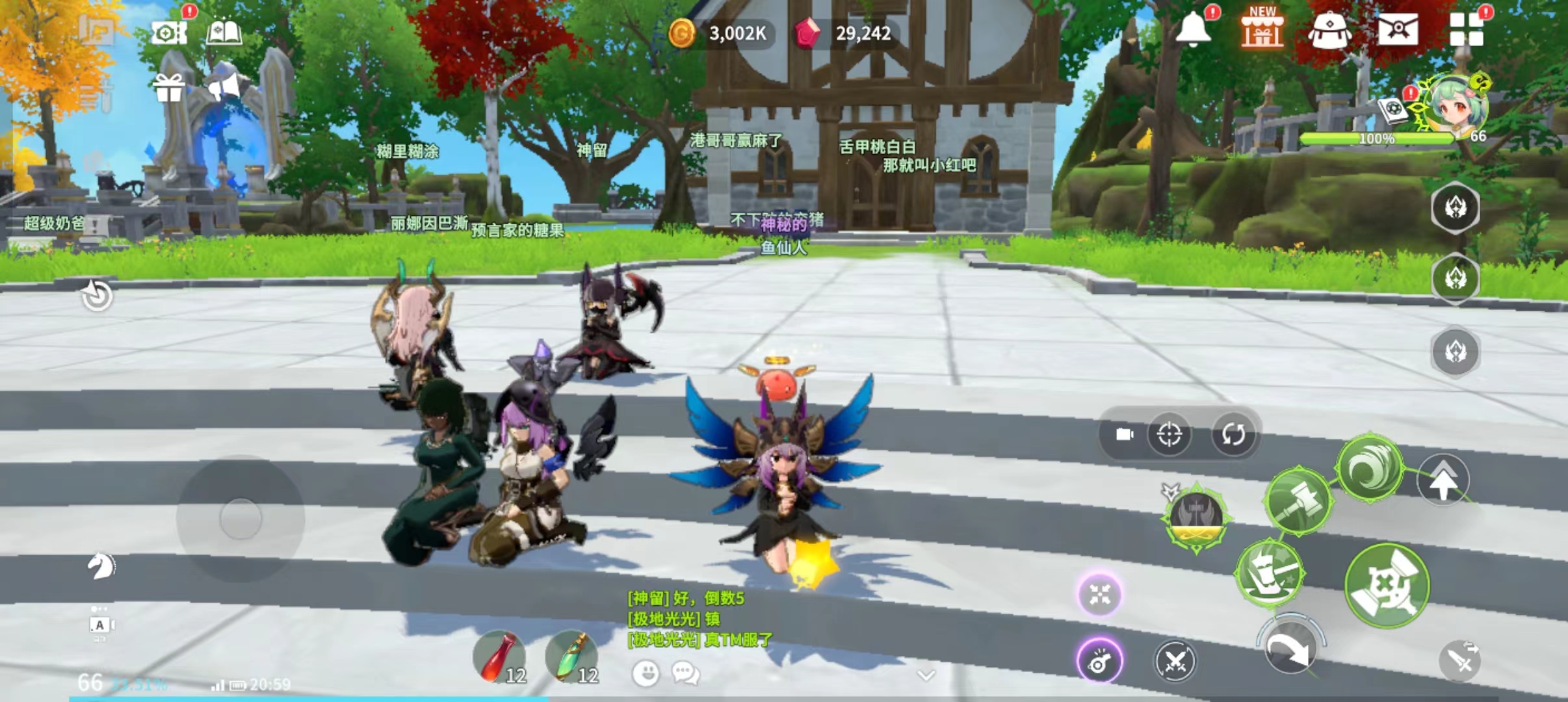Summon the mount with horse icon

(x=101, y=565)
